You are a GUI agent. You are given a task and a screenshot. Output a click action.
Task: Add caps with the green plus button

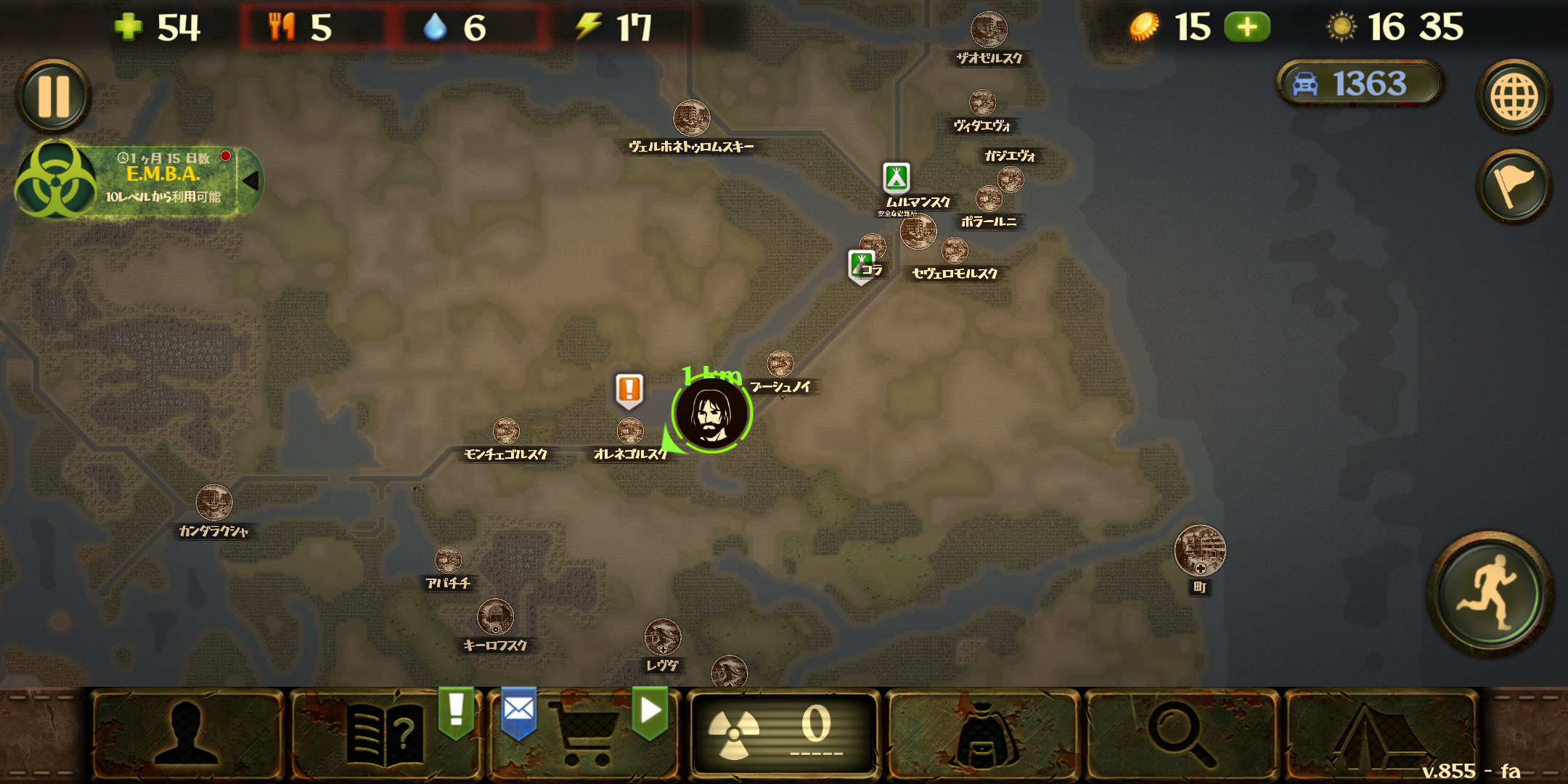click(1246, 28)
